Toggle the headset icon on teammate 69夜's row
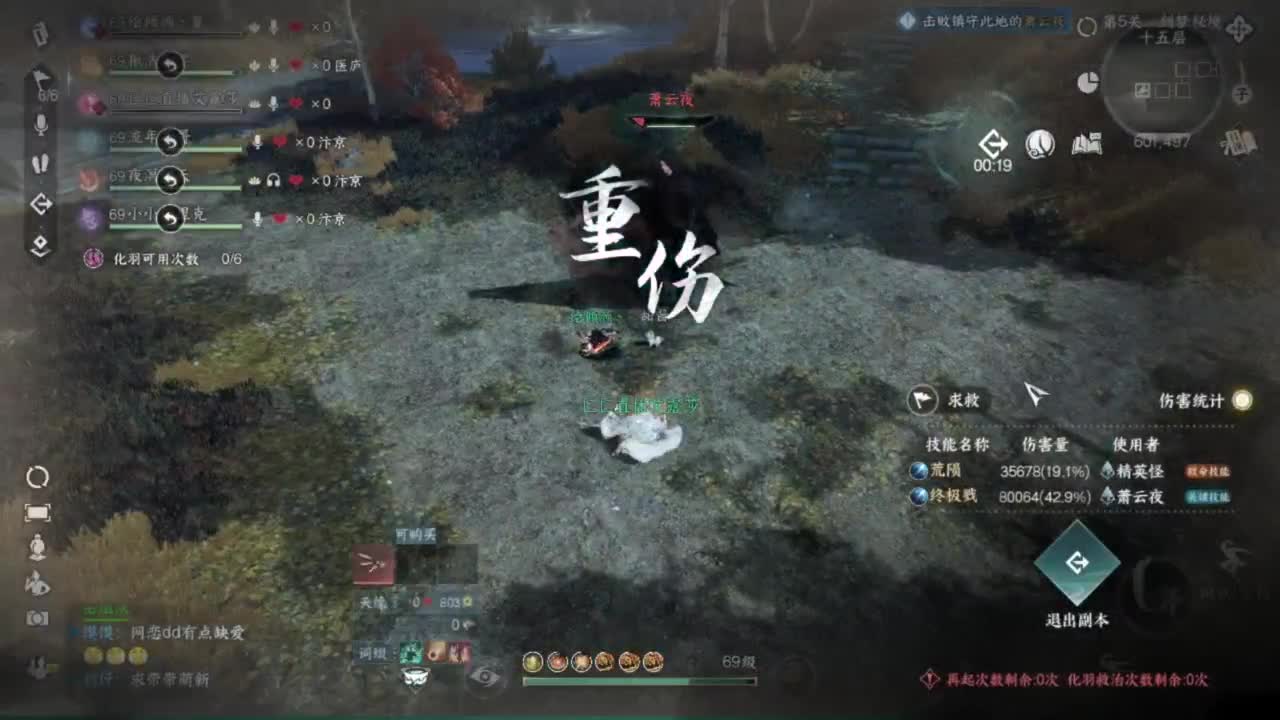1280x720 pixels. 273,180
